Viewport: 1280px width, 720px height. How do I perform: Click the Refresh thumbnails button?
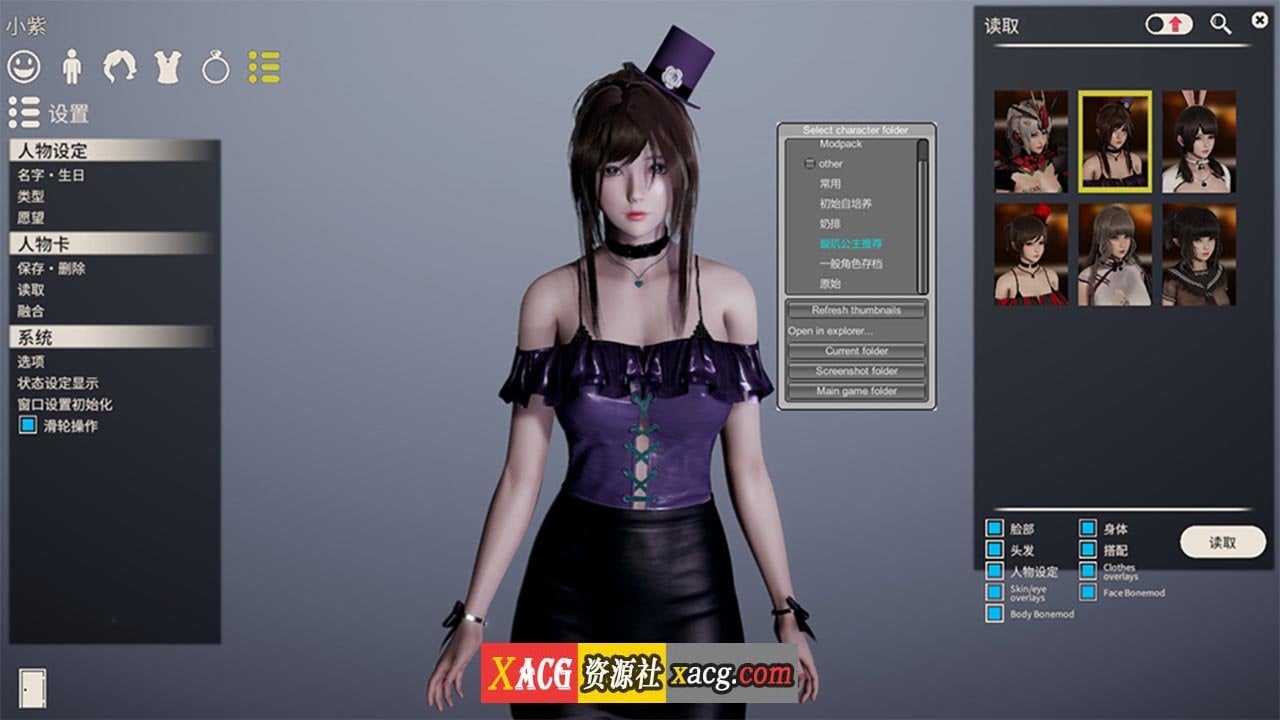(855, 310)
